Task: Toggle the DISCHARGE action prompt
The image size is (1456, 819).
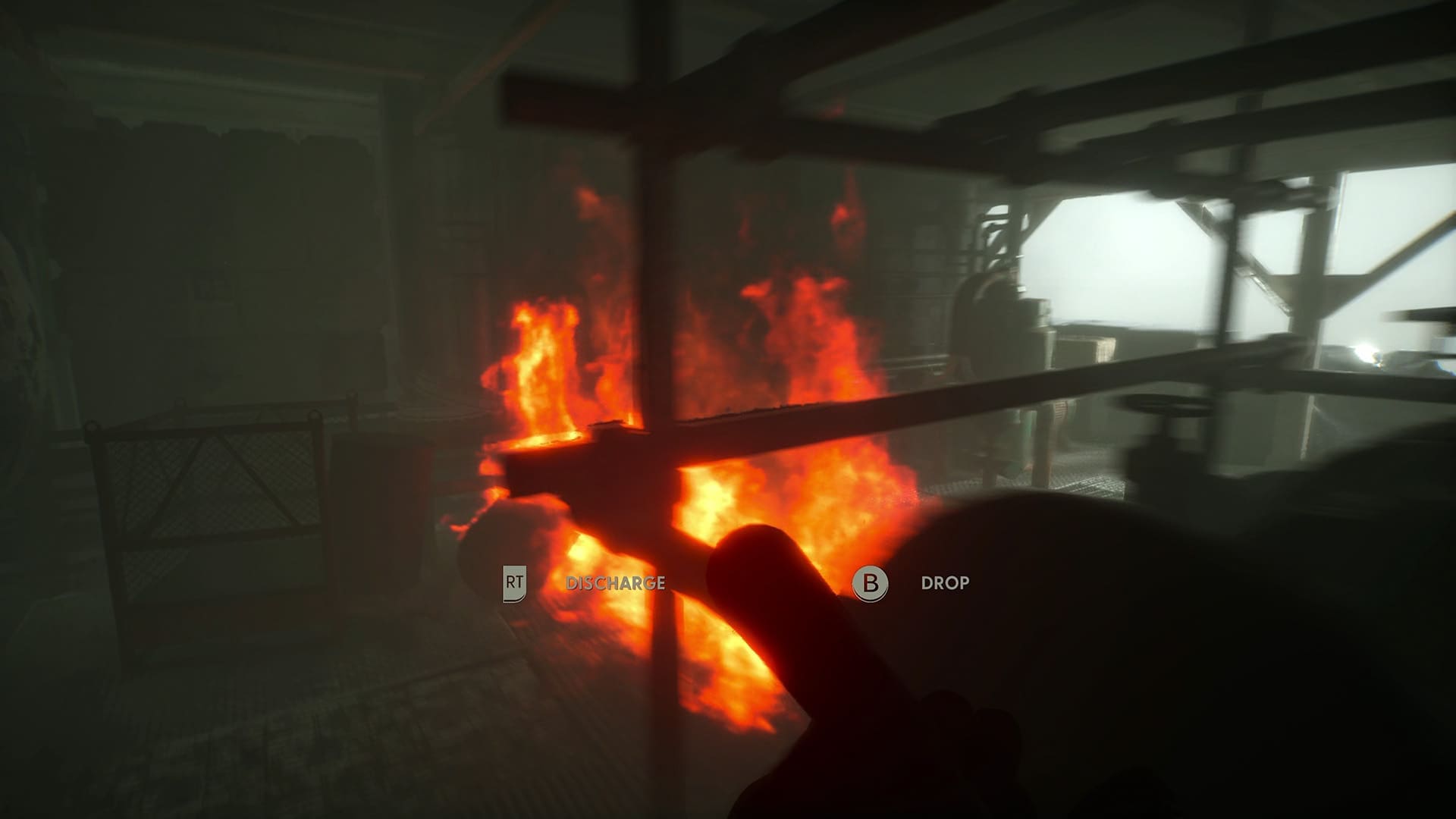Action: tap(616, 584)
